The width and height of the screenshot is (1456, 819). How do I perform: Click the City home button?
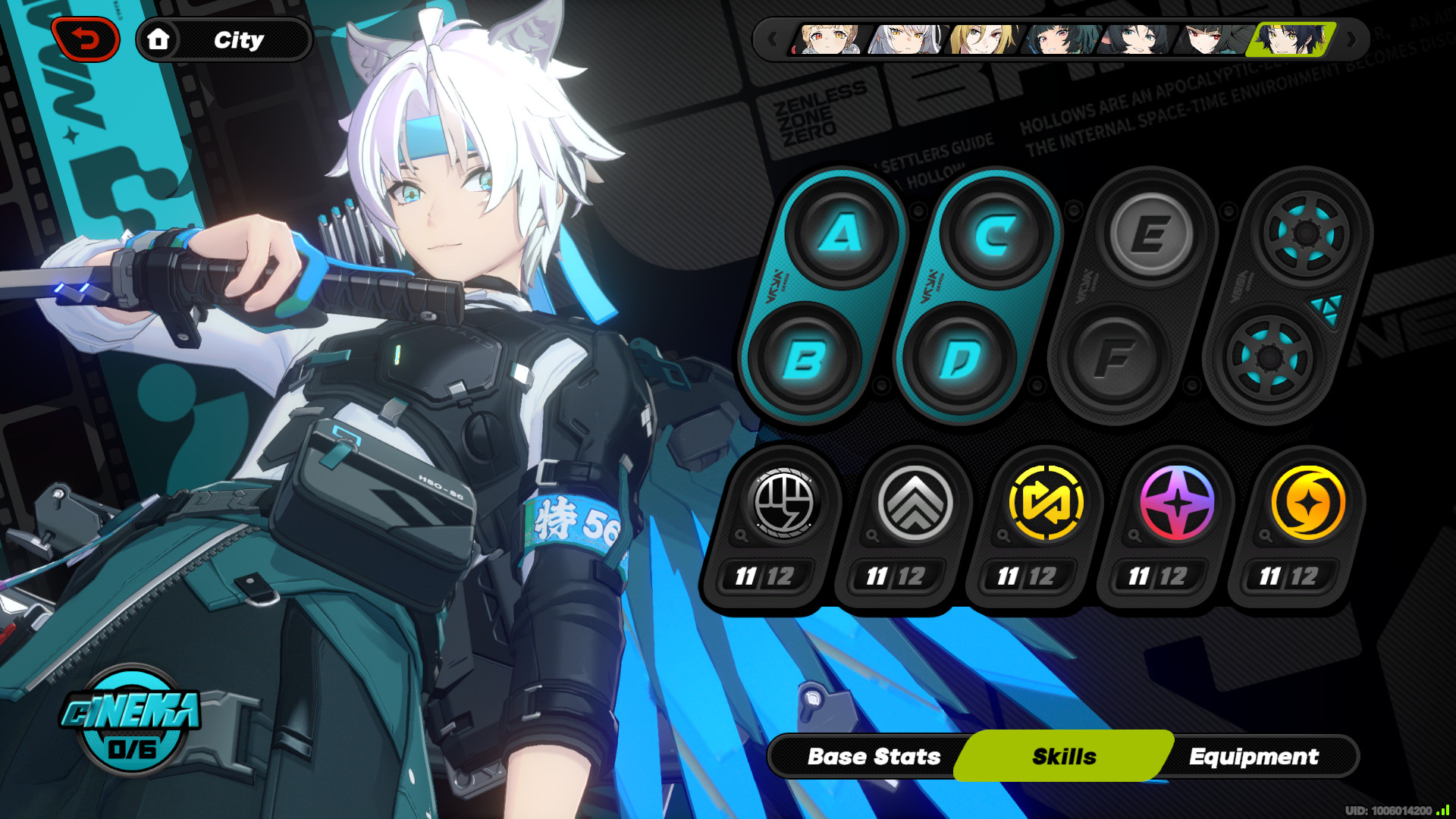pyautogui.click(x=222, y=40)
